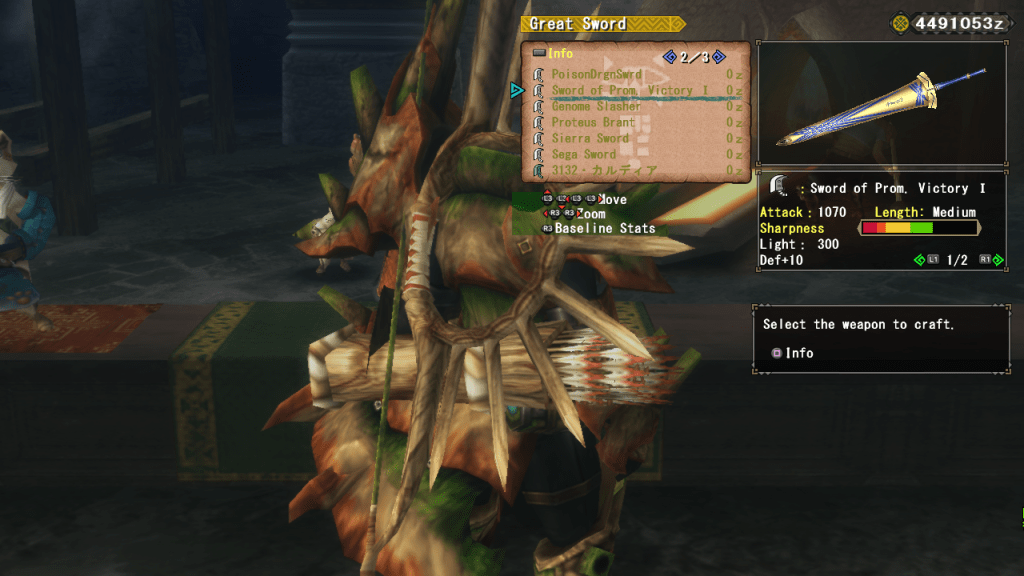Open the Info header of the weapon list
Viewport: 1024px width, 576px height.
coord(553,54)
